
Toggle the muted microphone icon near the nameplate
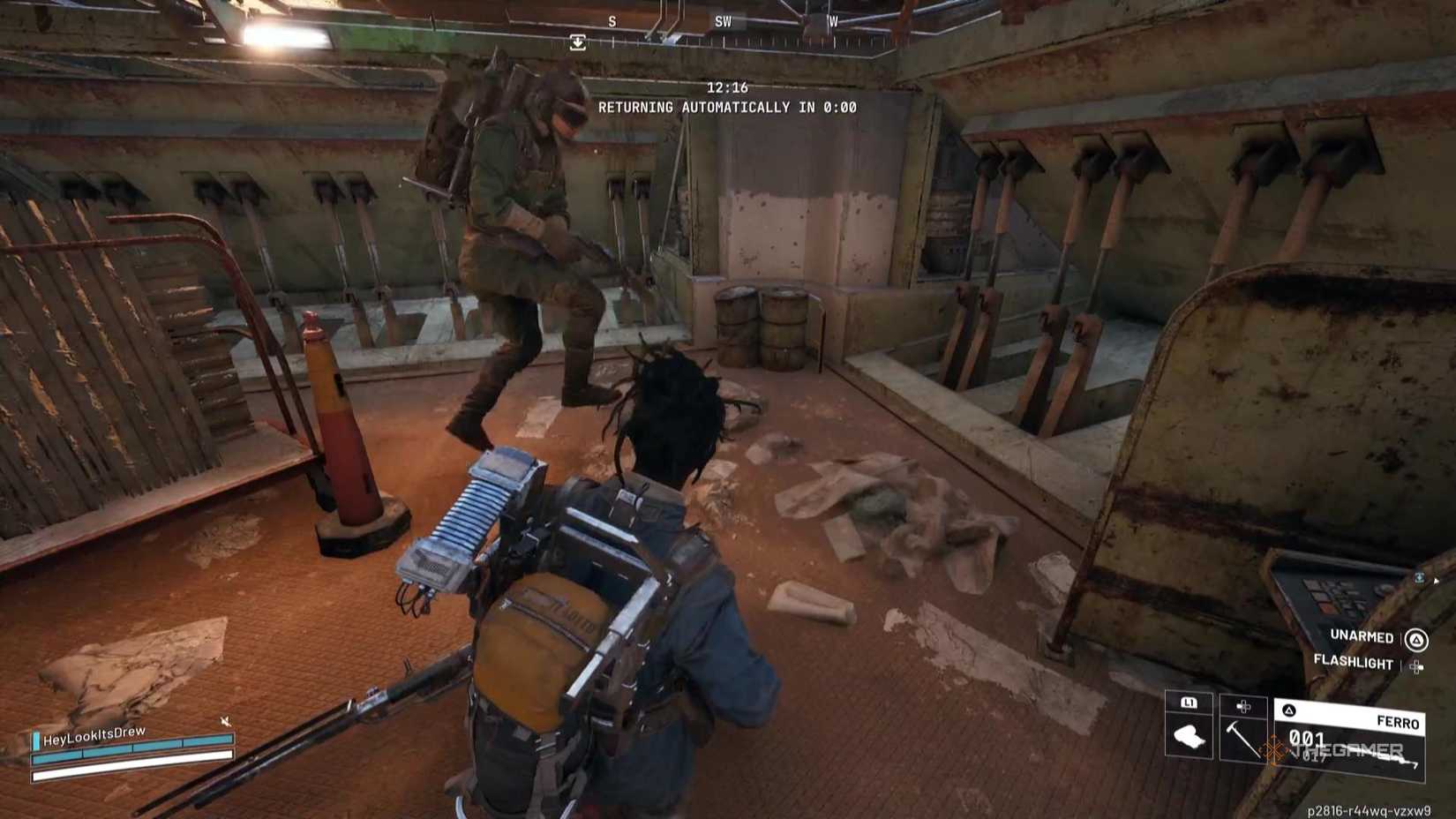click(x=225, y=721)
